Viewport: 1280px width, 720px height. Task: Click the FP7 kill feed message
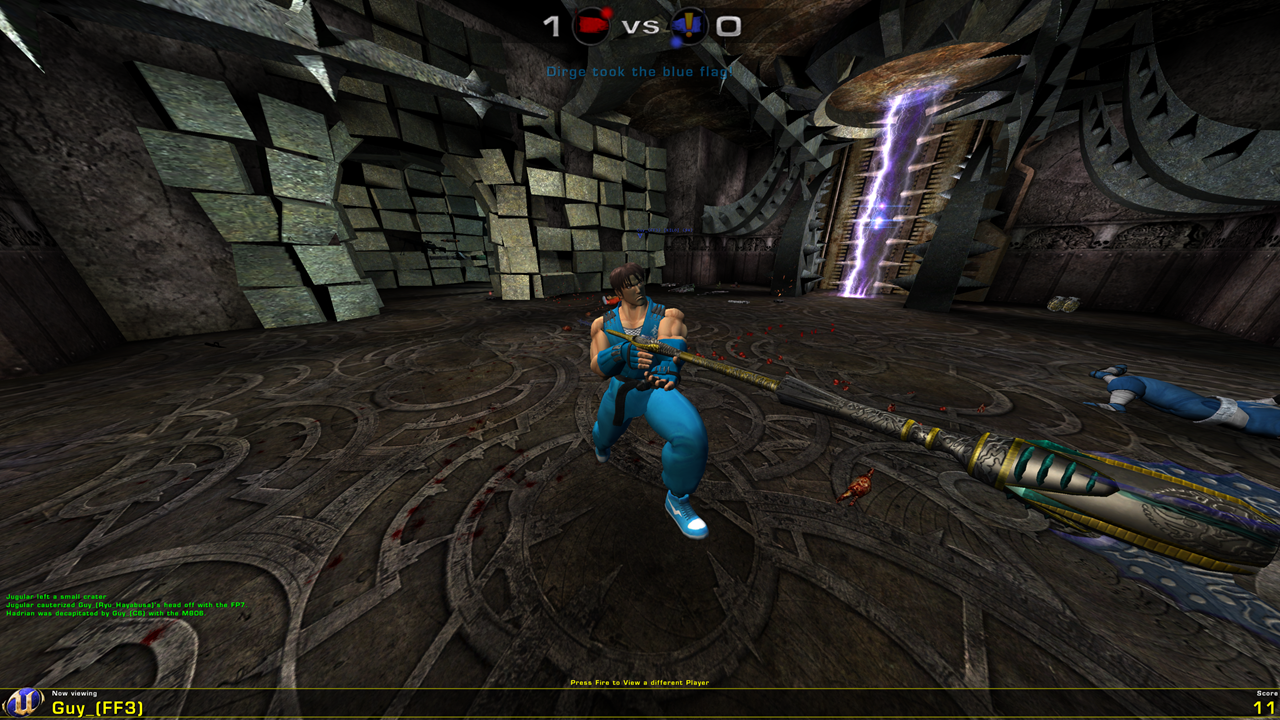coord(127,606)
